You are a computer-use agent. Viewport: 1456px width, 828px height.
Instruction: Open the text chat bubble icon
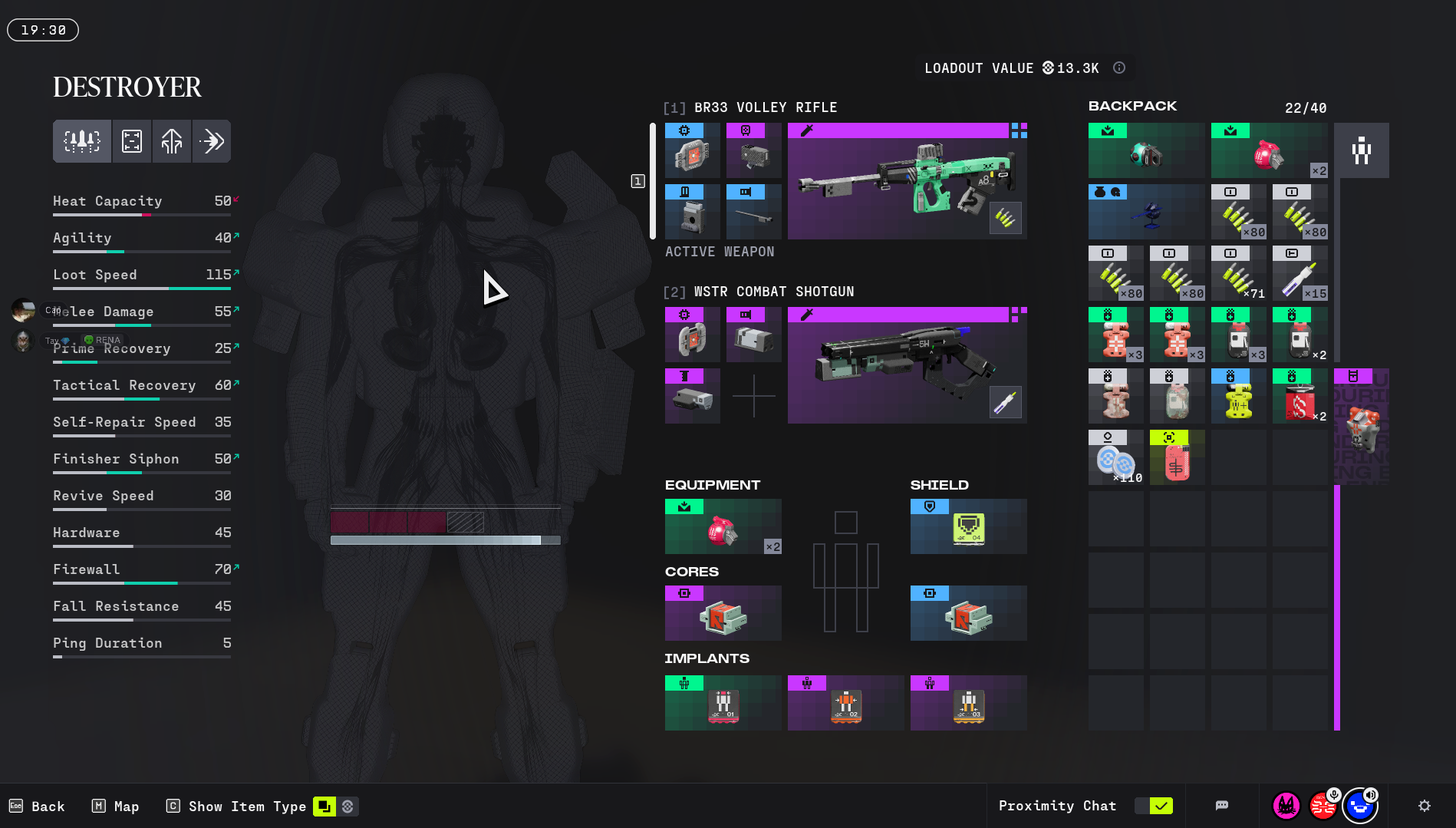coord(1222,806)
